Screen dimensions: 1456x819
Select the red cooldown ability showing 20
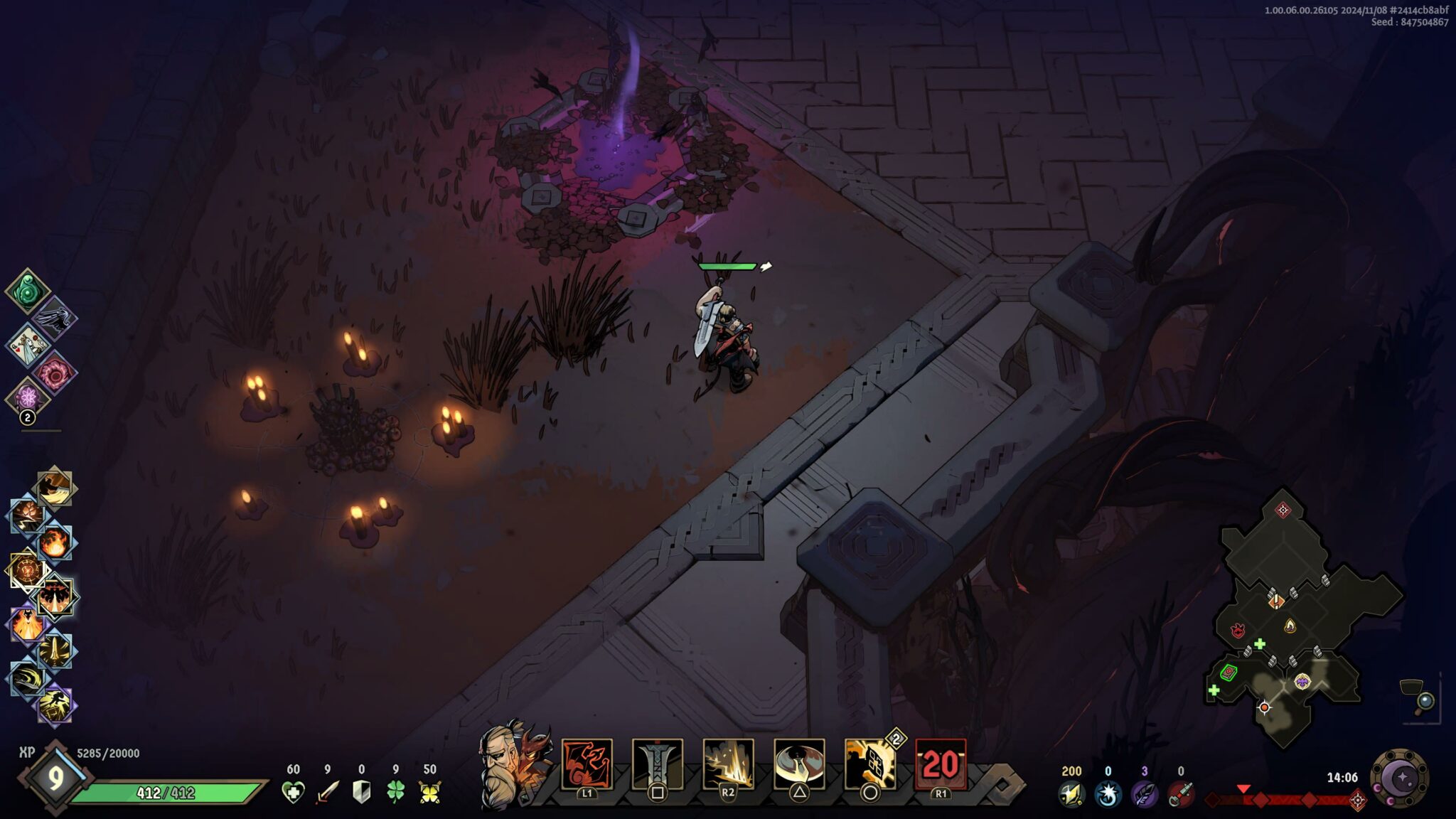(x=941, y=764)
